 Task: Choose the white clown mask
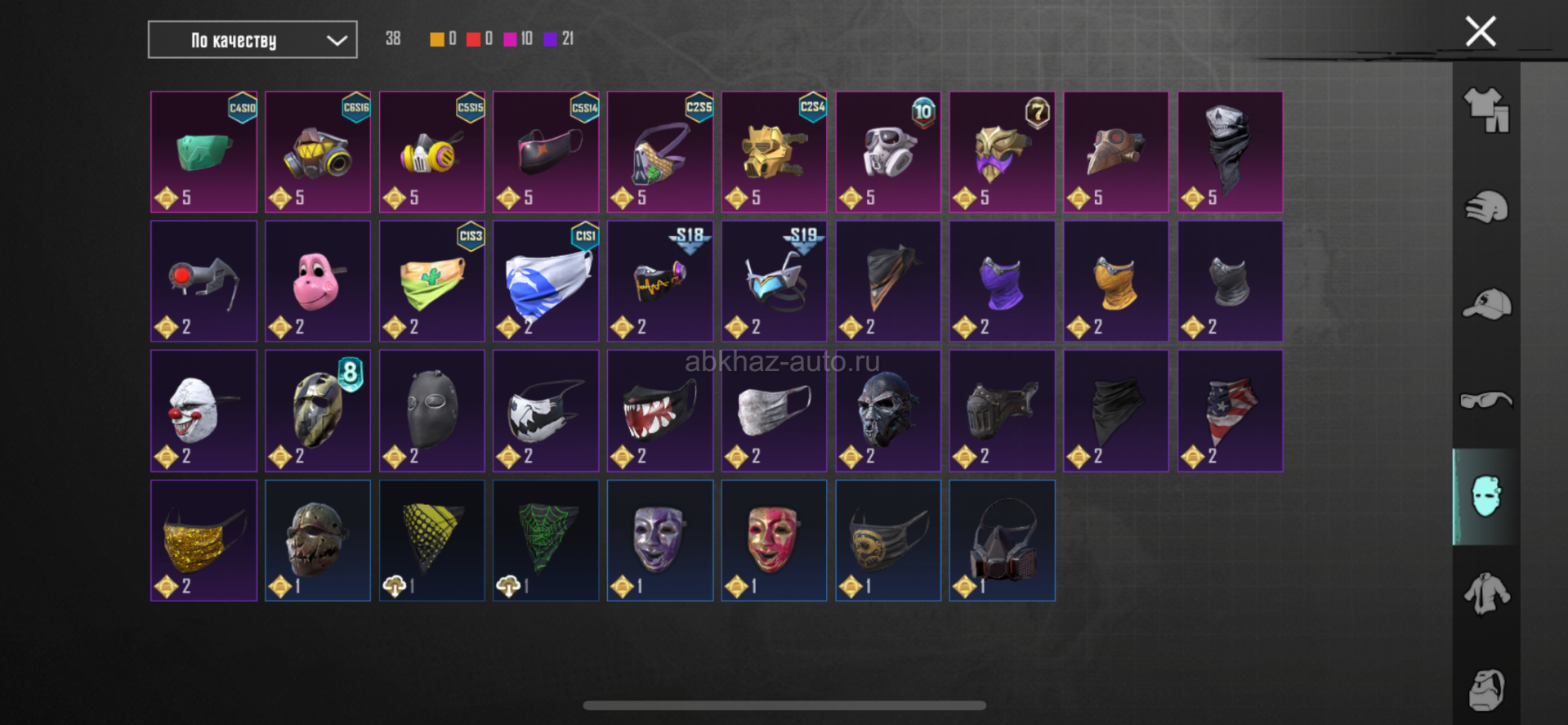(203, 410)
